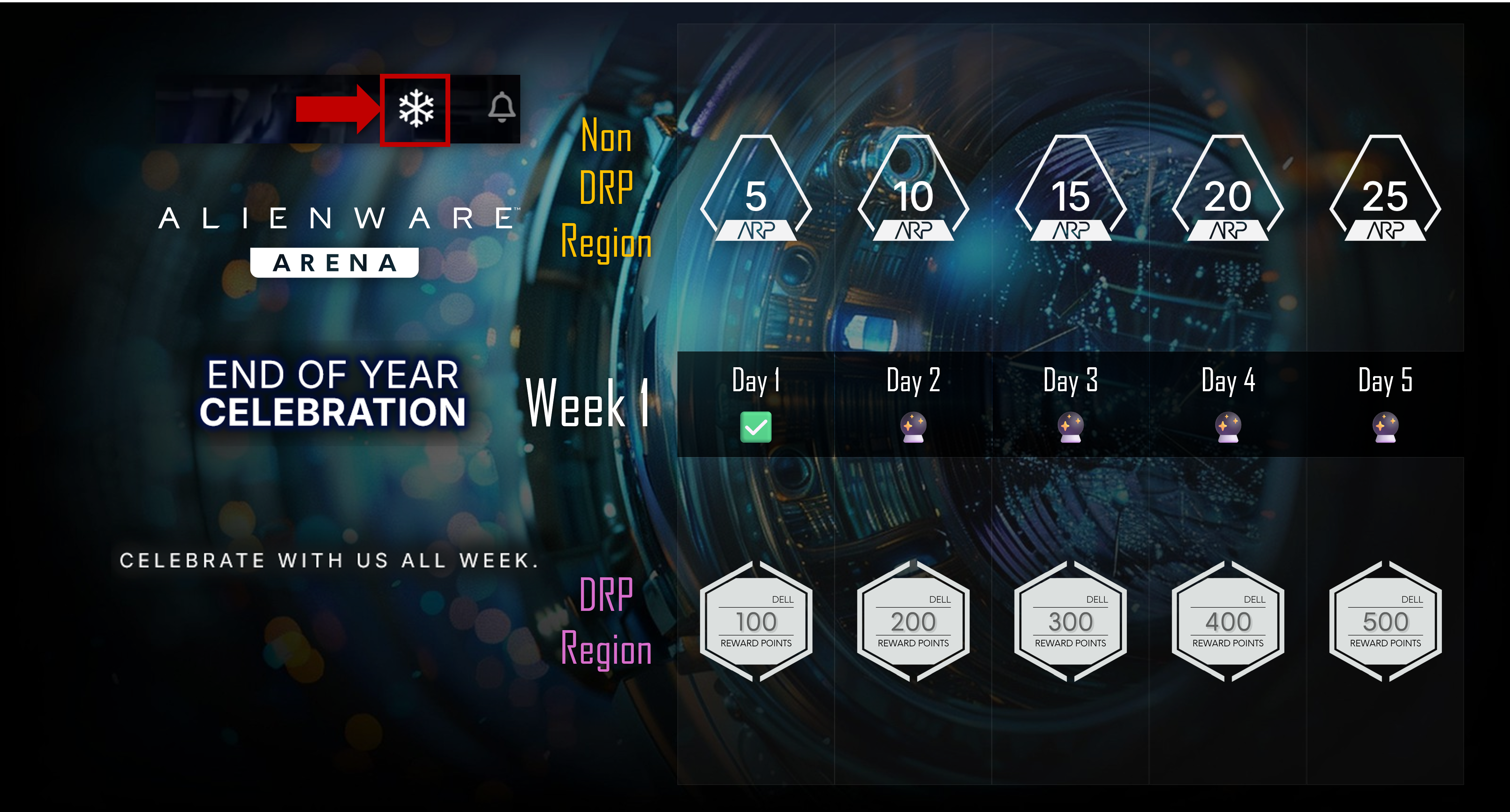Select the Dell 400 Reward Points badge
The height and width of the screenshot is (812, 1510).
(1228, 622)
